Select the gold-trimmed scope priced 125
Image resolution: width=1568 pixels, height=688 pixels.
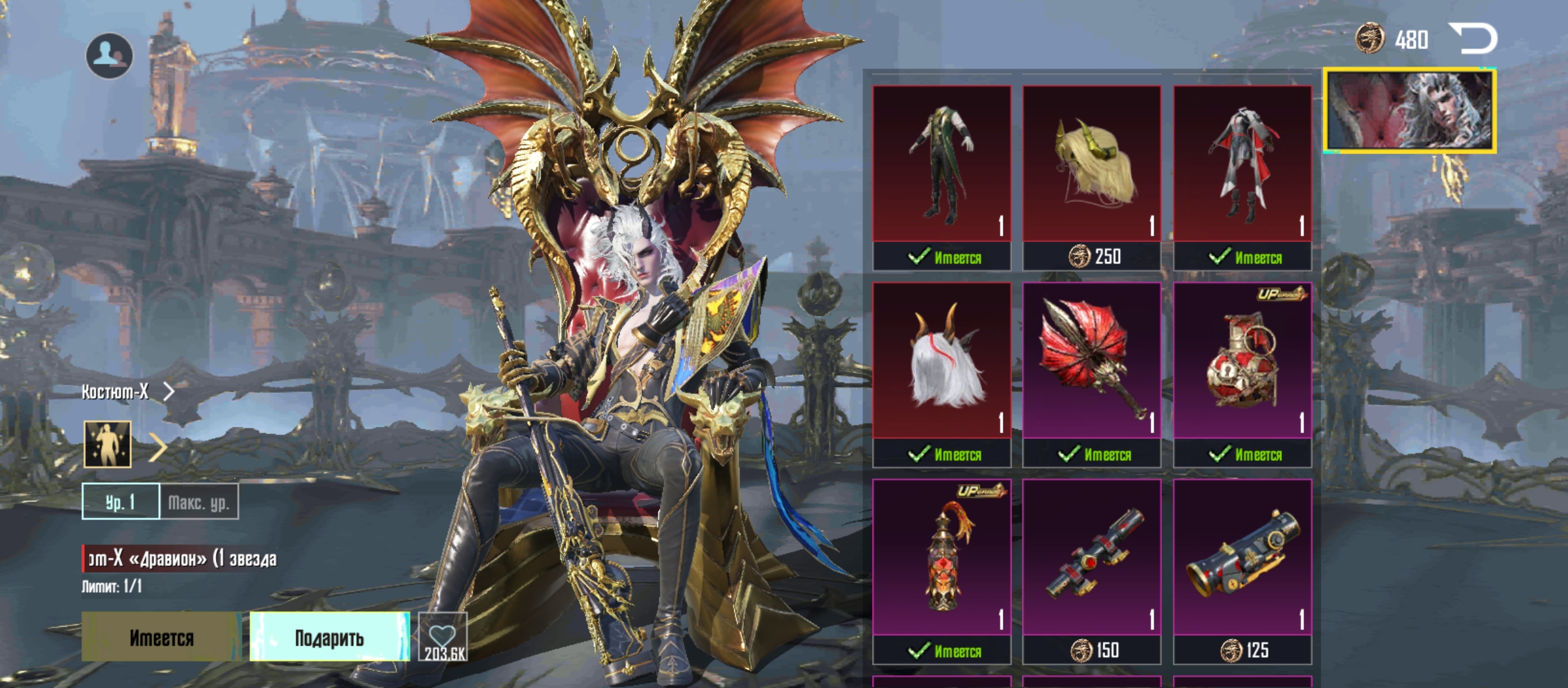[x=1242, y=558]
